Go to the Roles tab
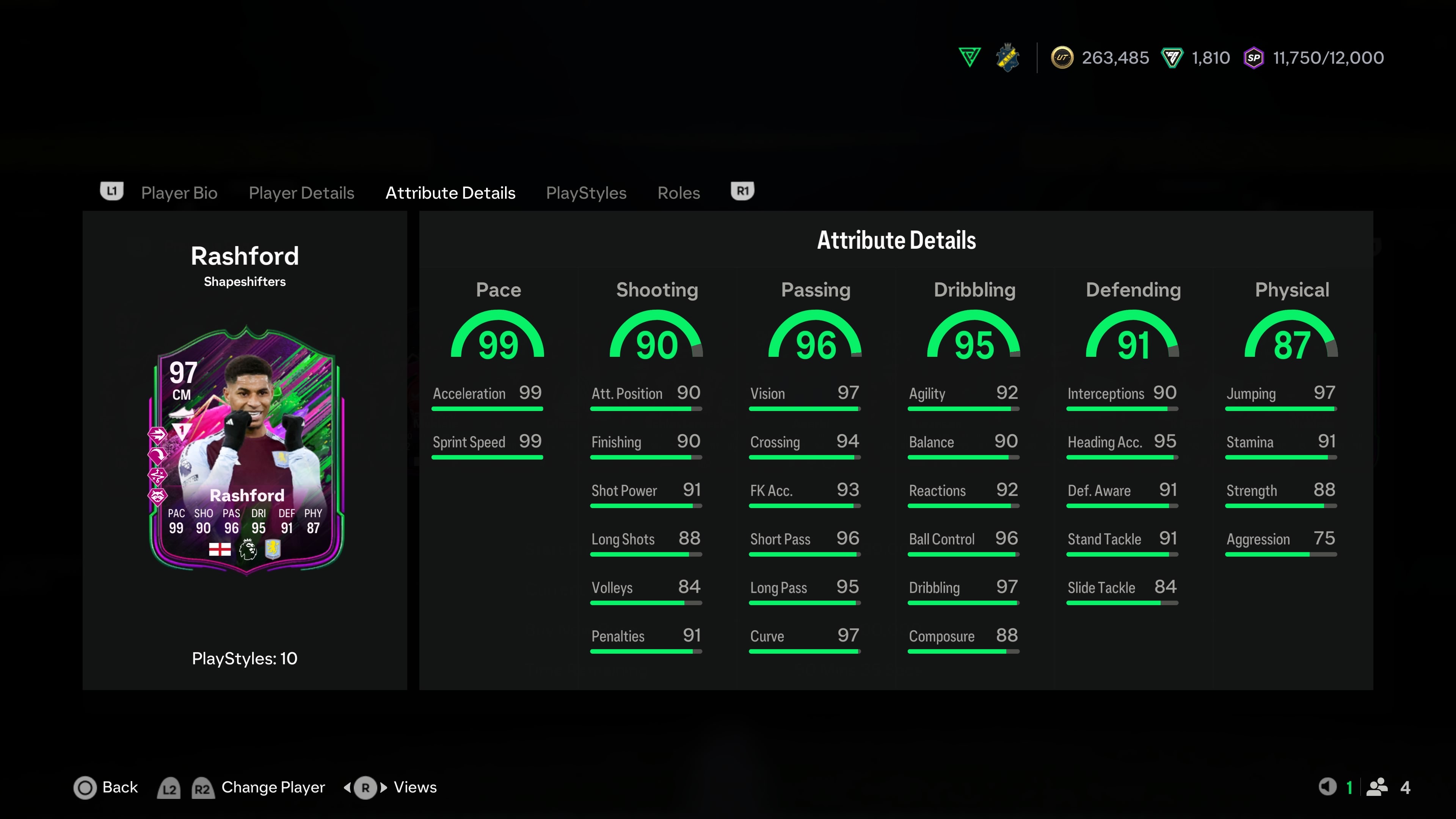This screenshot has width=1456, height=819. [678, 193]
